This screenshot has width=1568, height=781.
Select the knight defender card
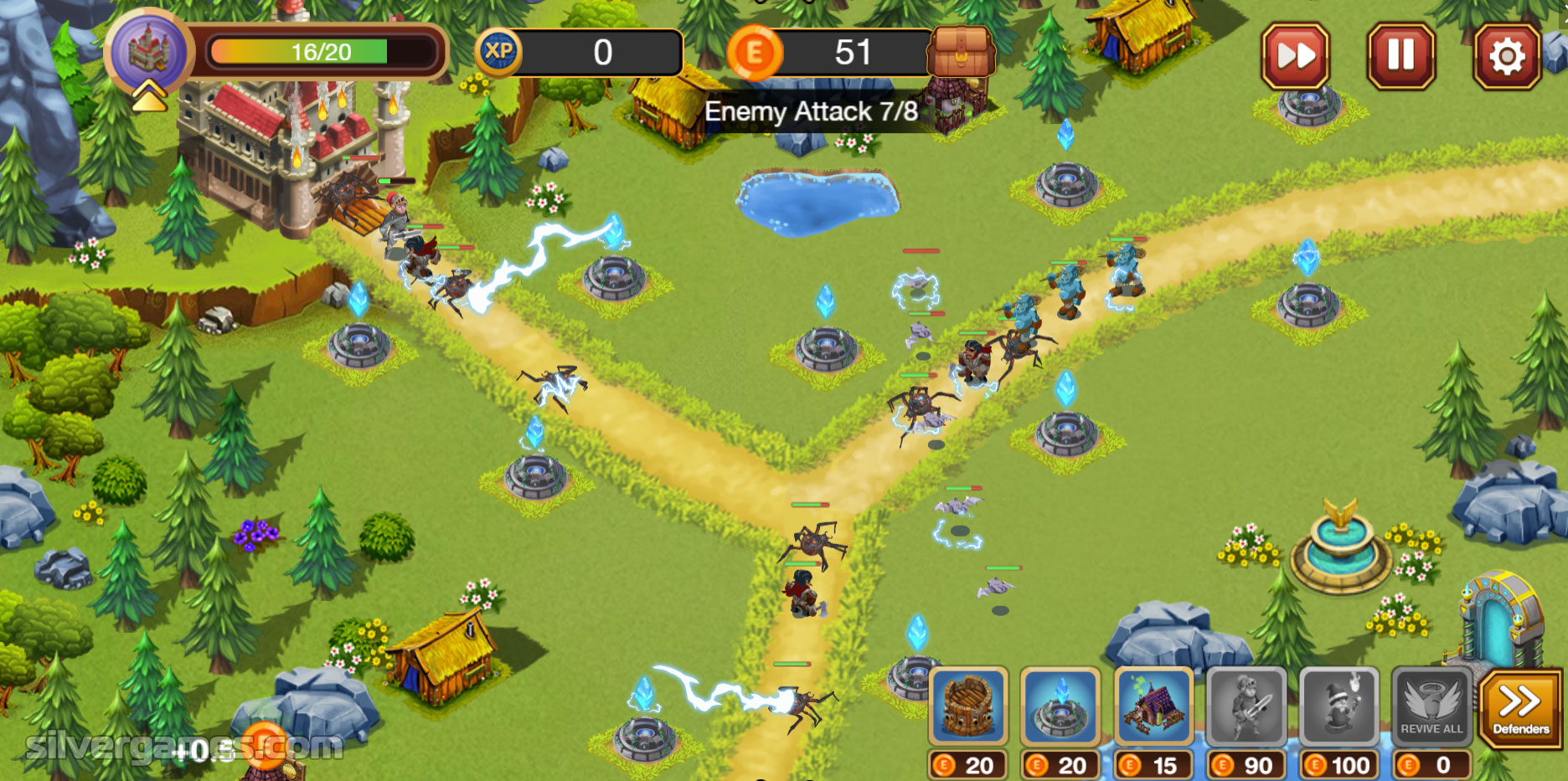[x=1246, y=706]
